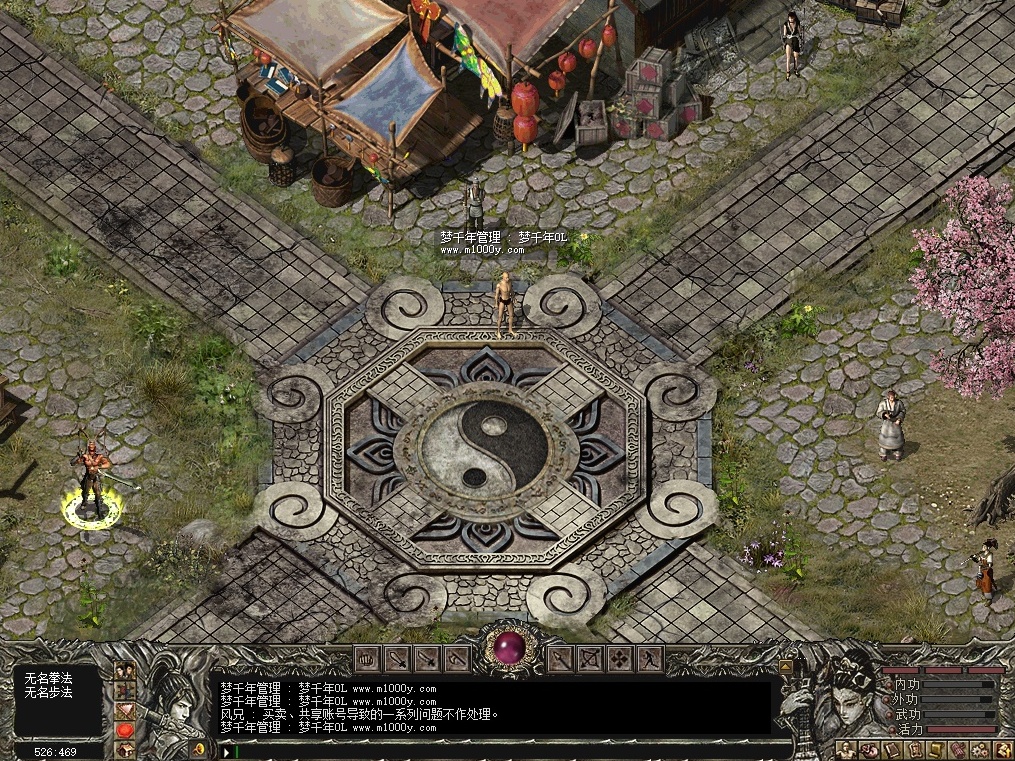Select the fist combat stance icon

click(x=367, y=658)
